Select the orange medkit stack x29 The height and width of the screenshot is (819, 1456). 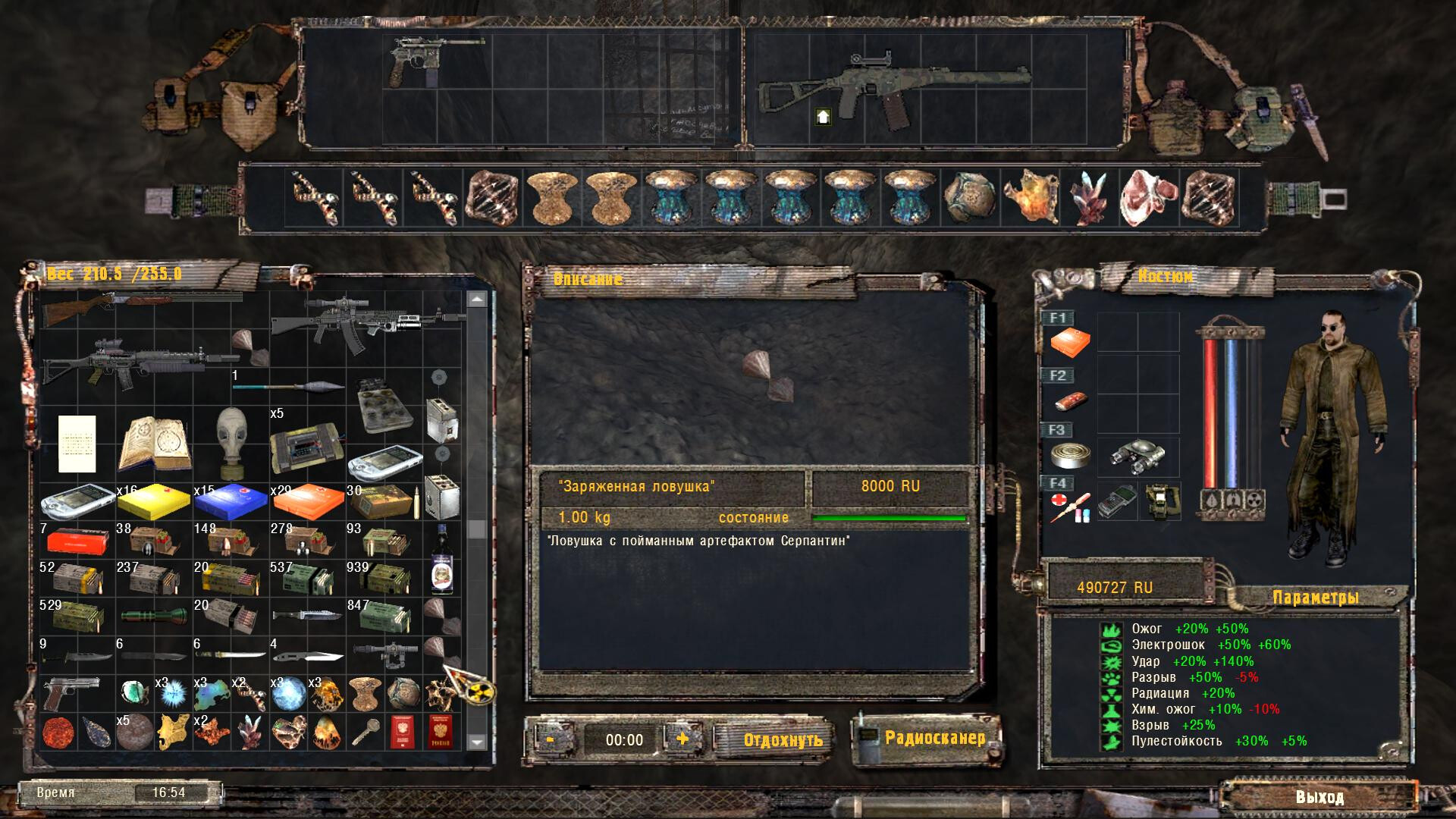tap(307, 500)
